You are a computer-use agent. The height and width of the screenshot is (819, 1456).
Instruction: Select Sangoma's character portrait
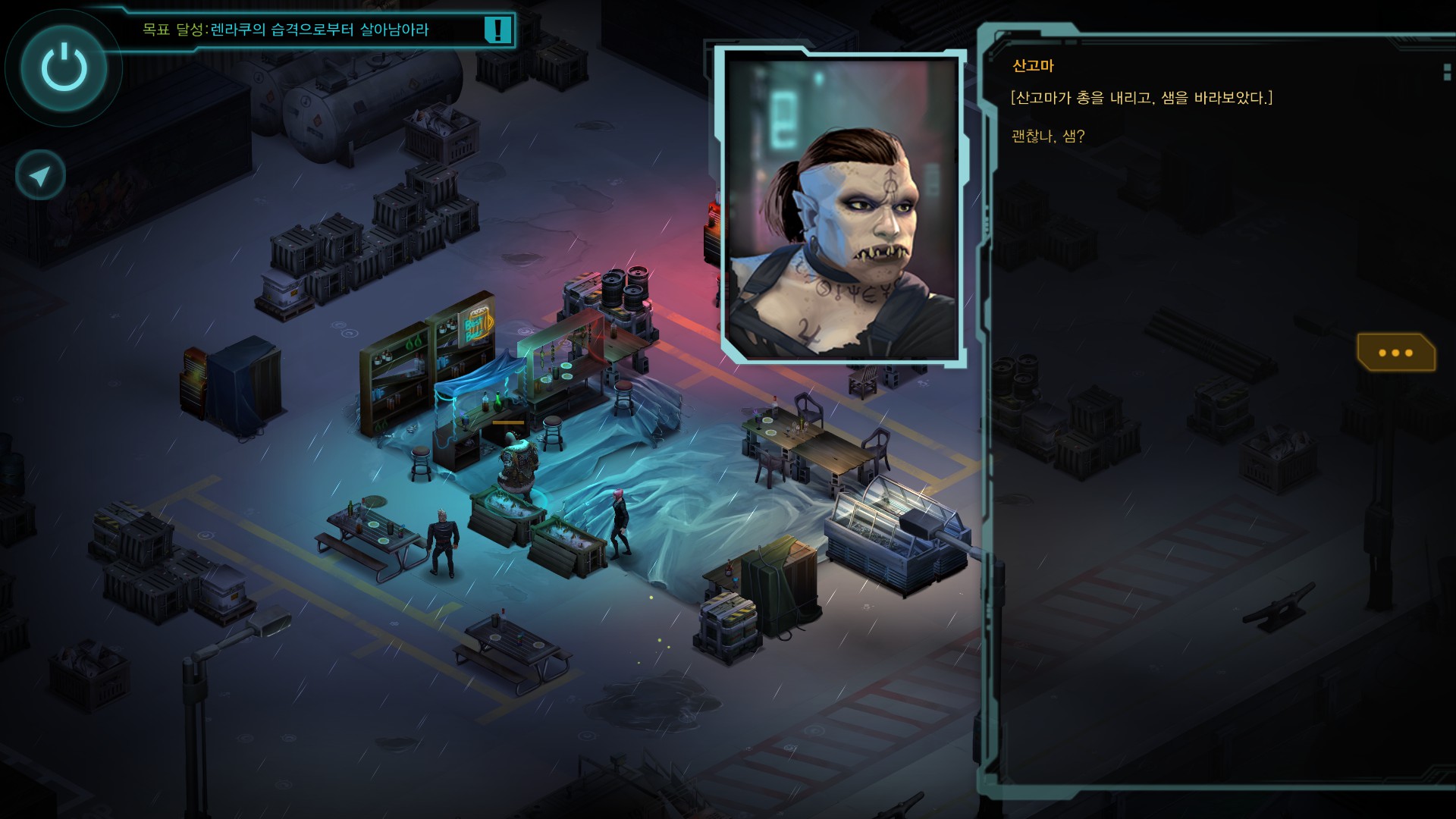click(x=842, y=206)
